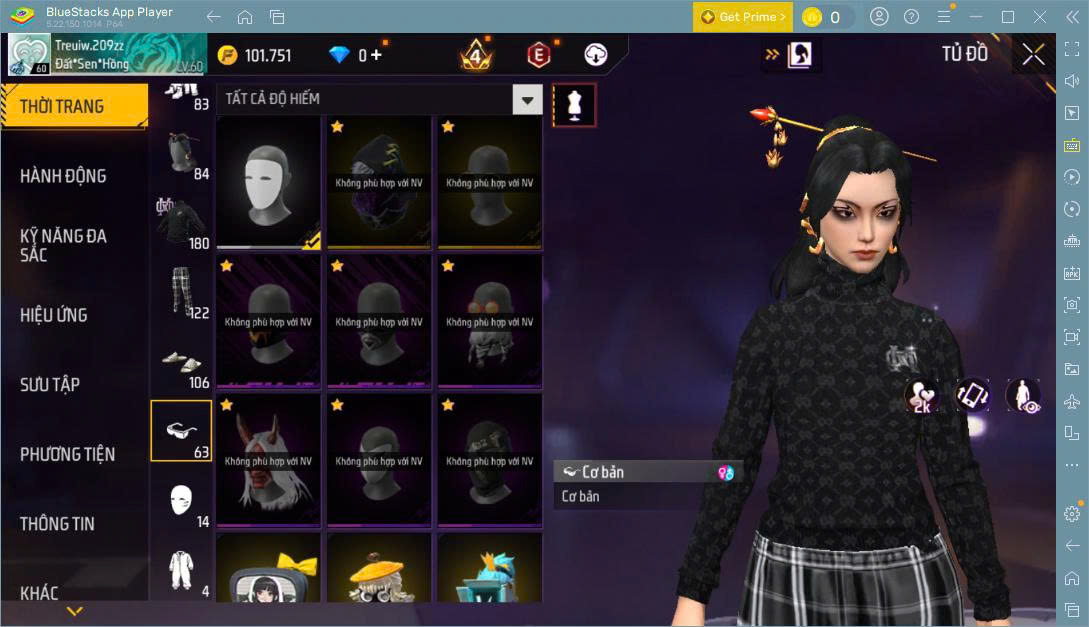Select the glasses category with 63 items
The height and width of the screenshot is (627, 1089).
click(x=181, y=431)
